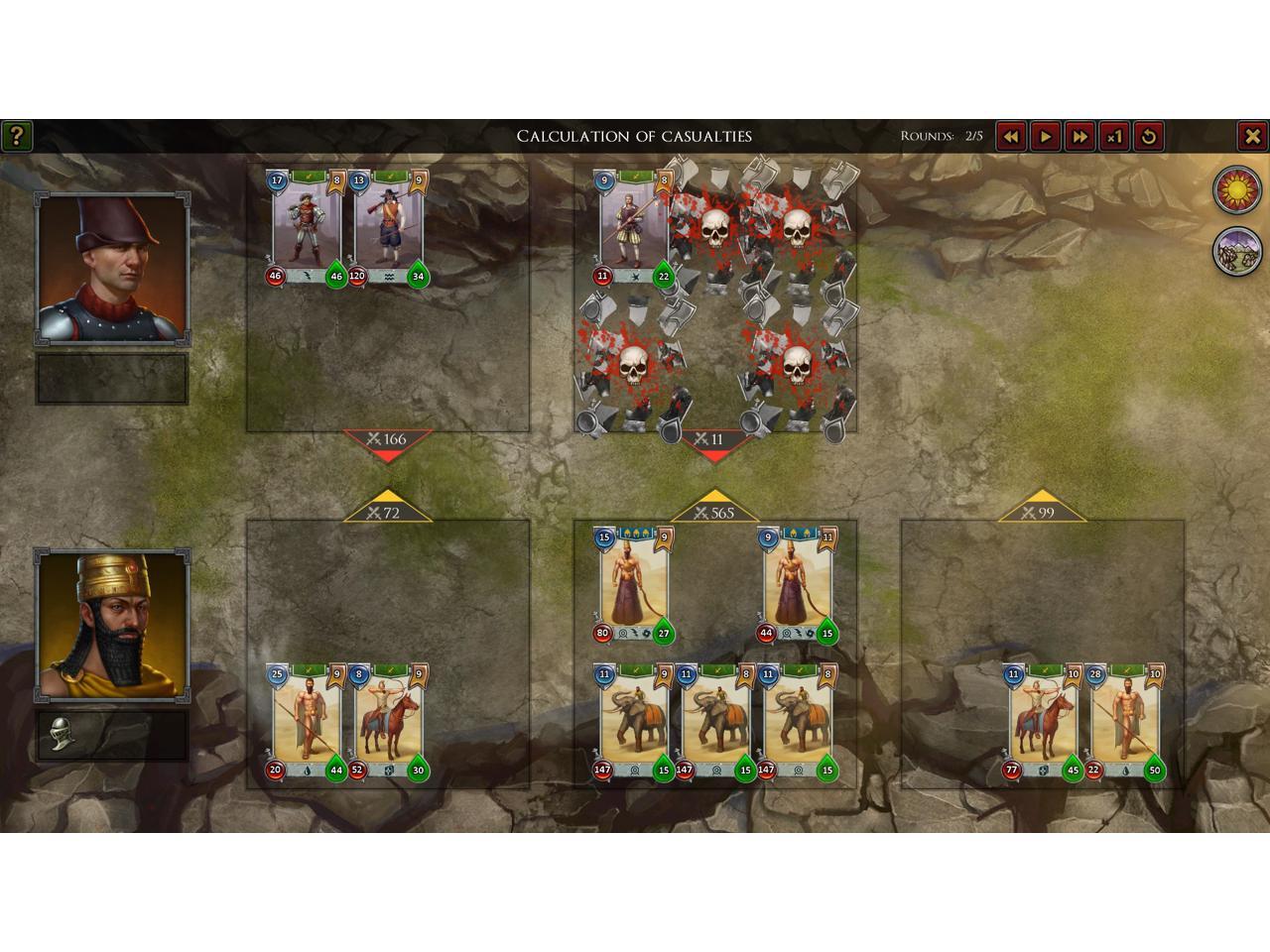Pick the horse archer card with 77 health
This screenshot has width=1270, height=952.
point(1043,724)
